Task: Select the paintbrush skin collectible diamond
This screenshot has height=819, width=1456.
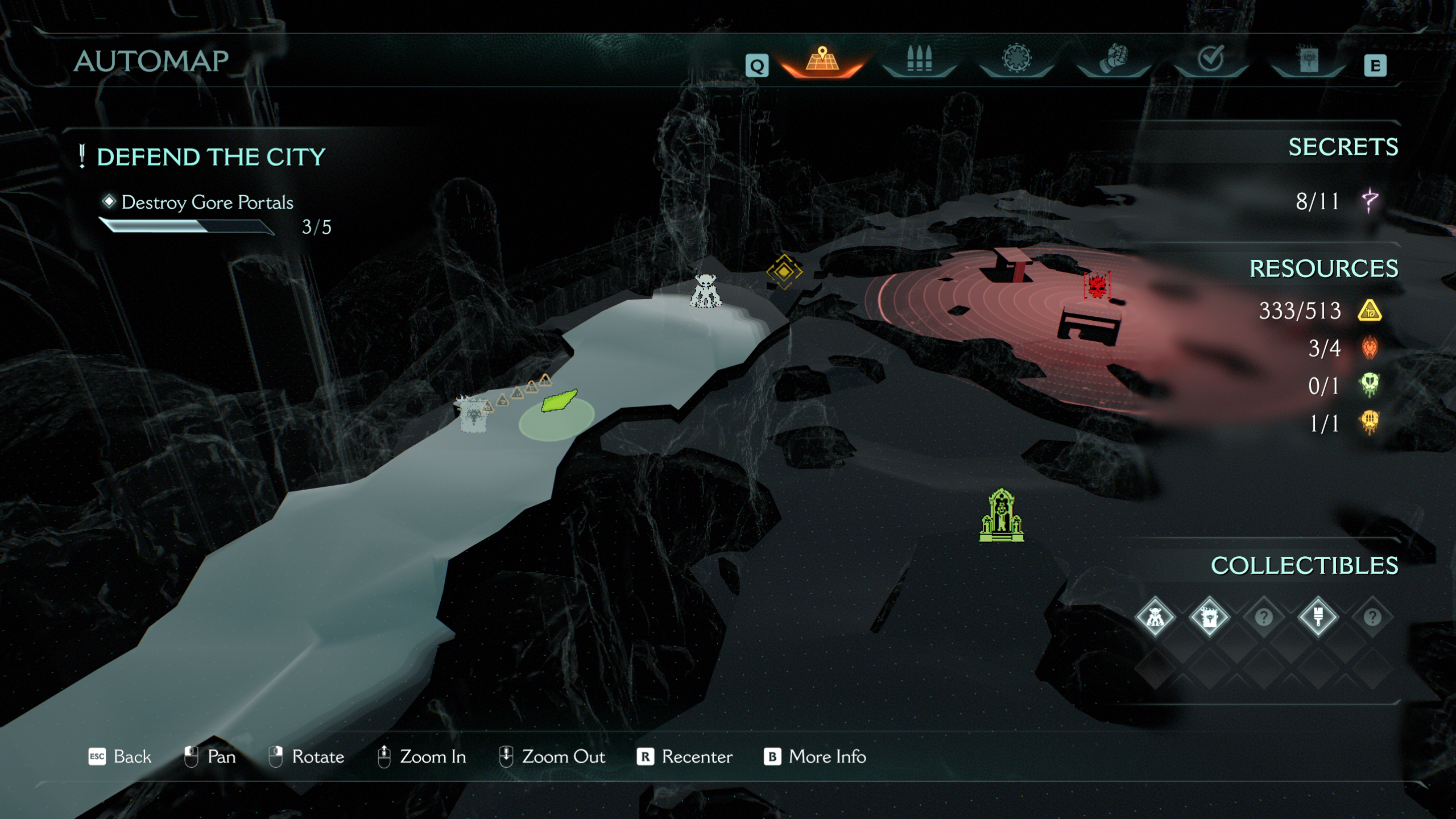Action: [1318, 617]
